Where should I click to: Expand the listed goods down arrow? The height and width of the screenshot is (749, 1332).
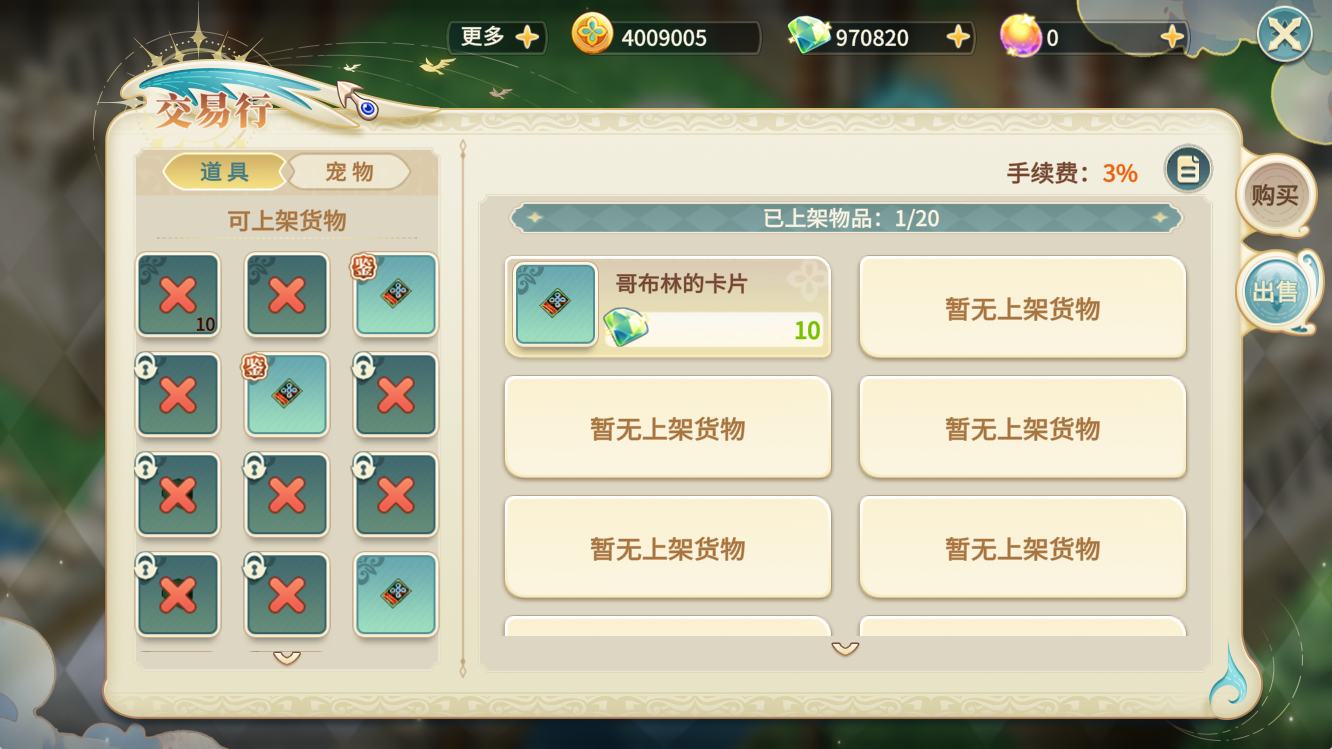[845, 649]
